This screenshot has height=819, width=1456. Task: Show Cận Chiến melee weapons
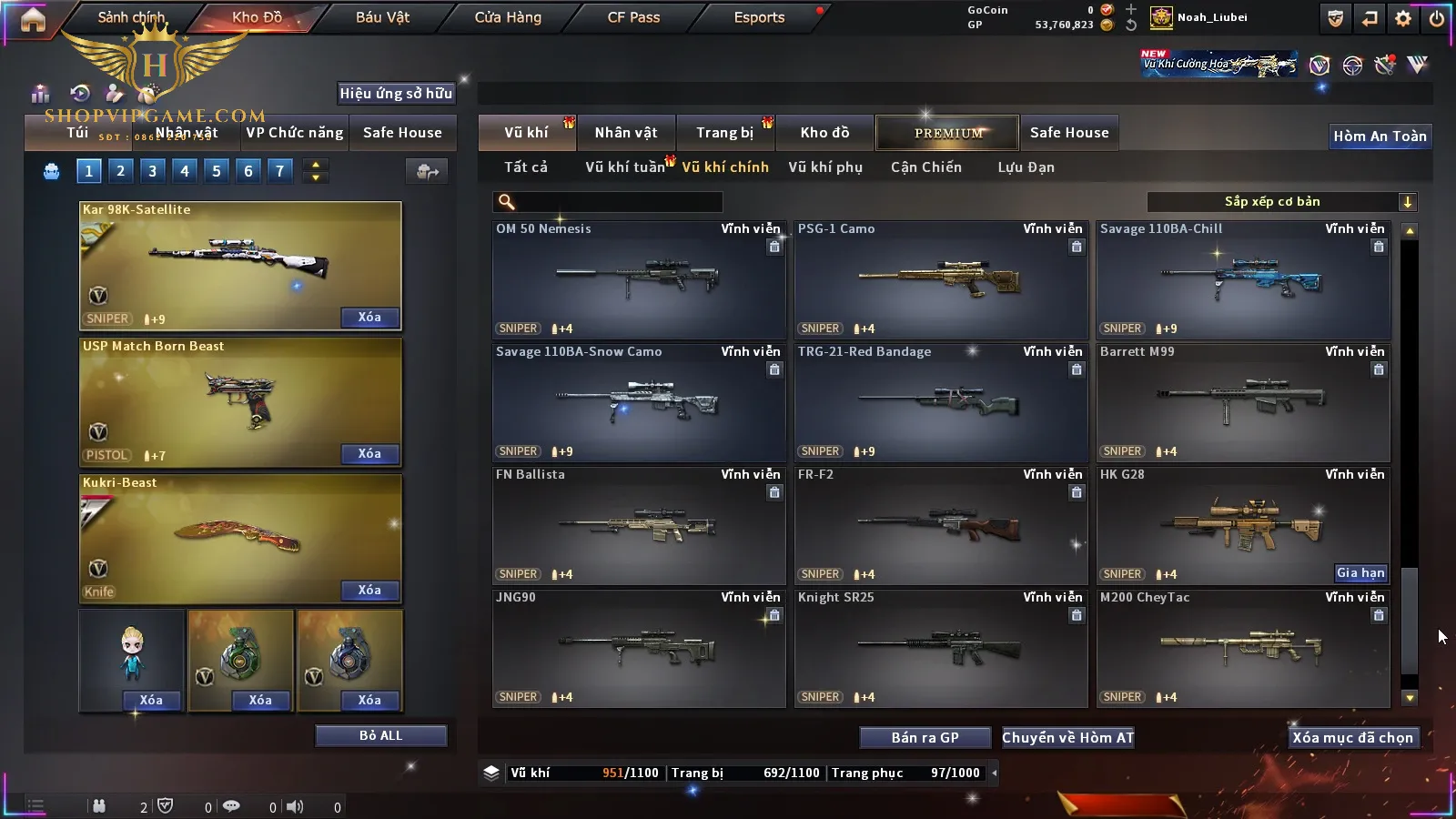coord(925,167)
